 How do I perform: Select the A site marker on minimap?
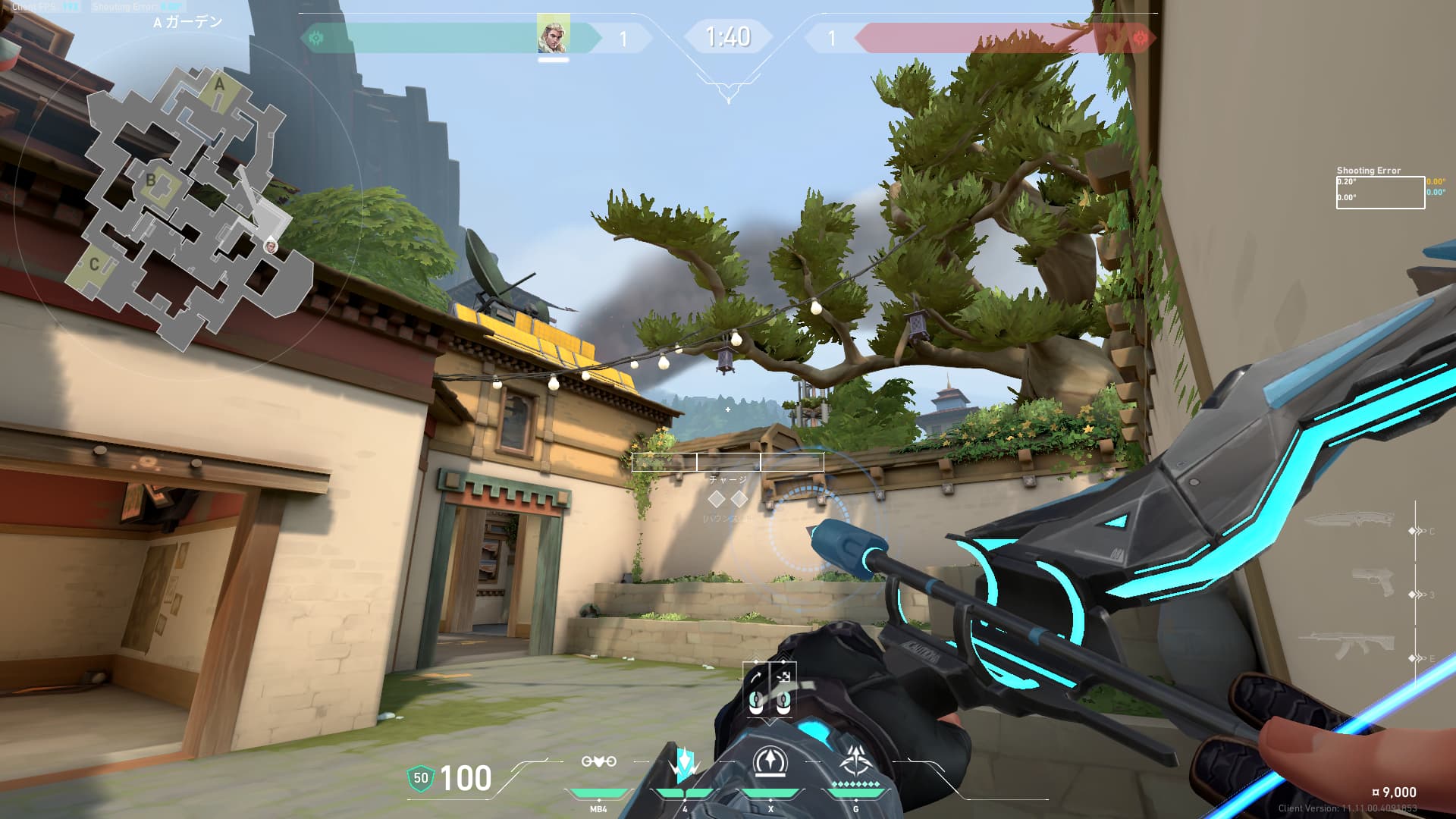click(220, 84)
